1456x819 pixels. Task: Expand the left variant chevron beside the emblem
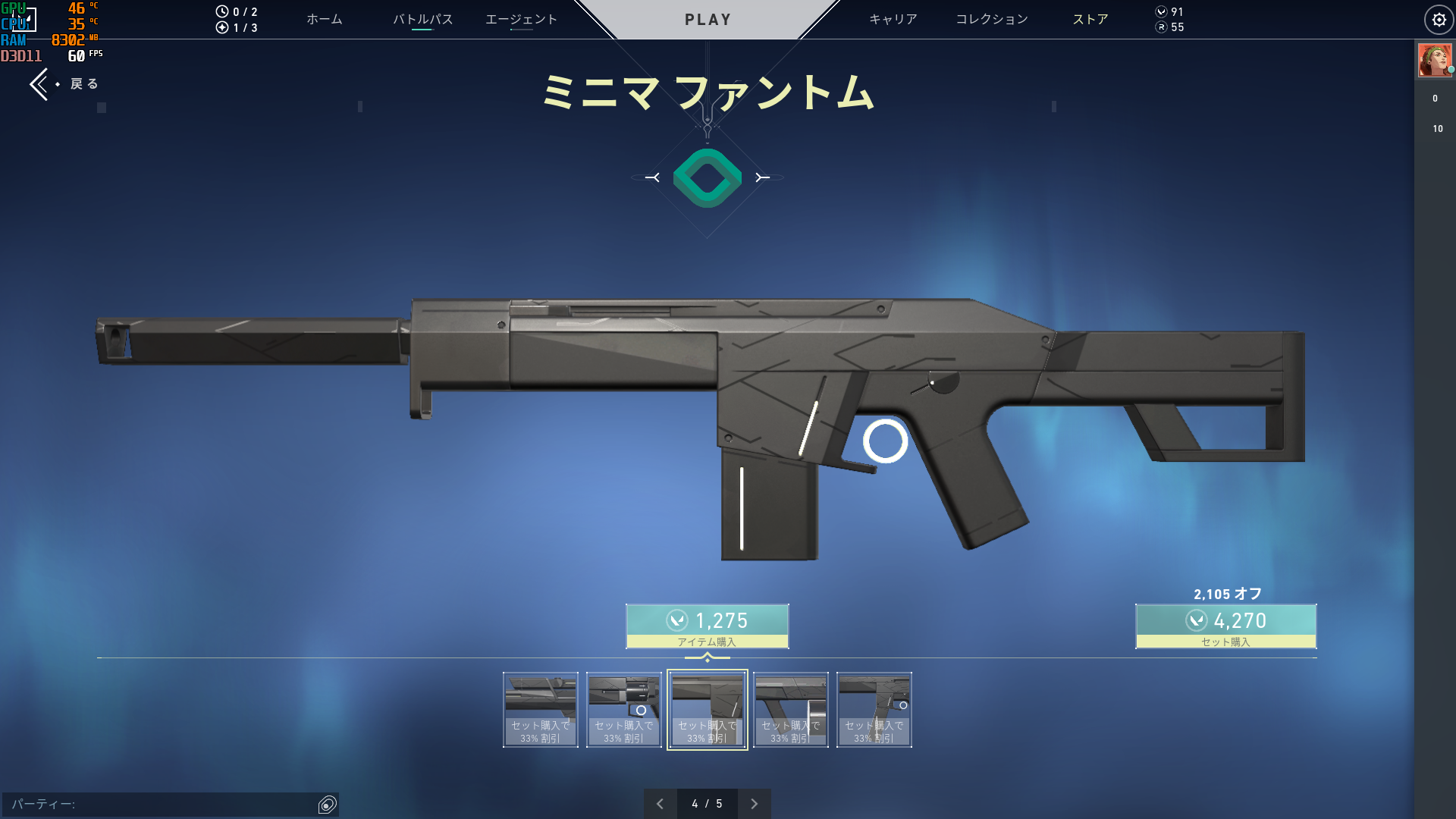[652, 177]
